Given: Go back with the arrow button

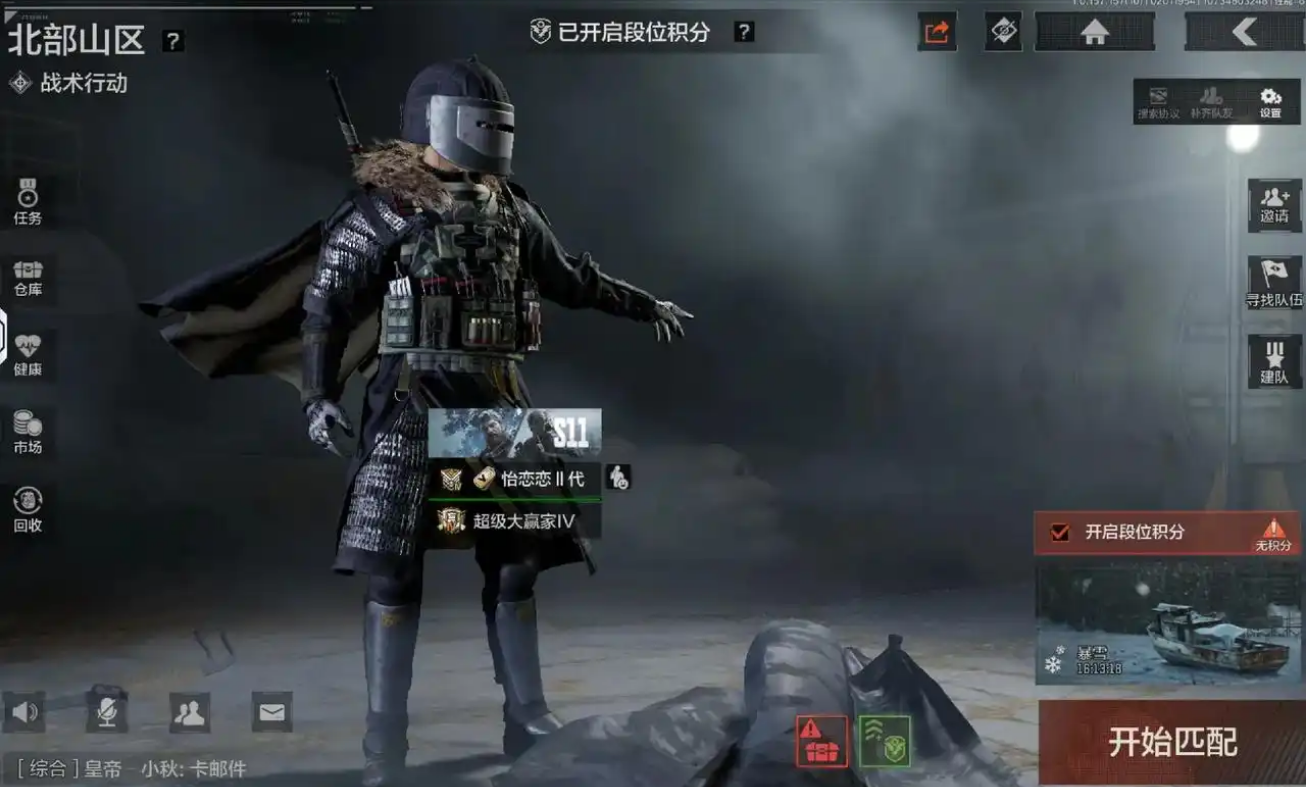Looking at the screenshot, I should pos(1244,32).
